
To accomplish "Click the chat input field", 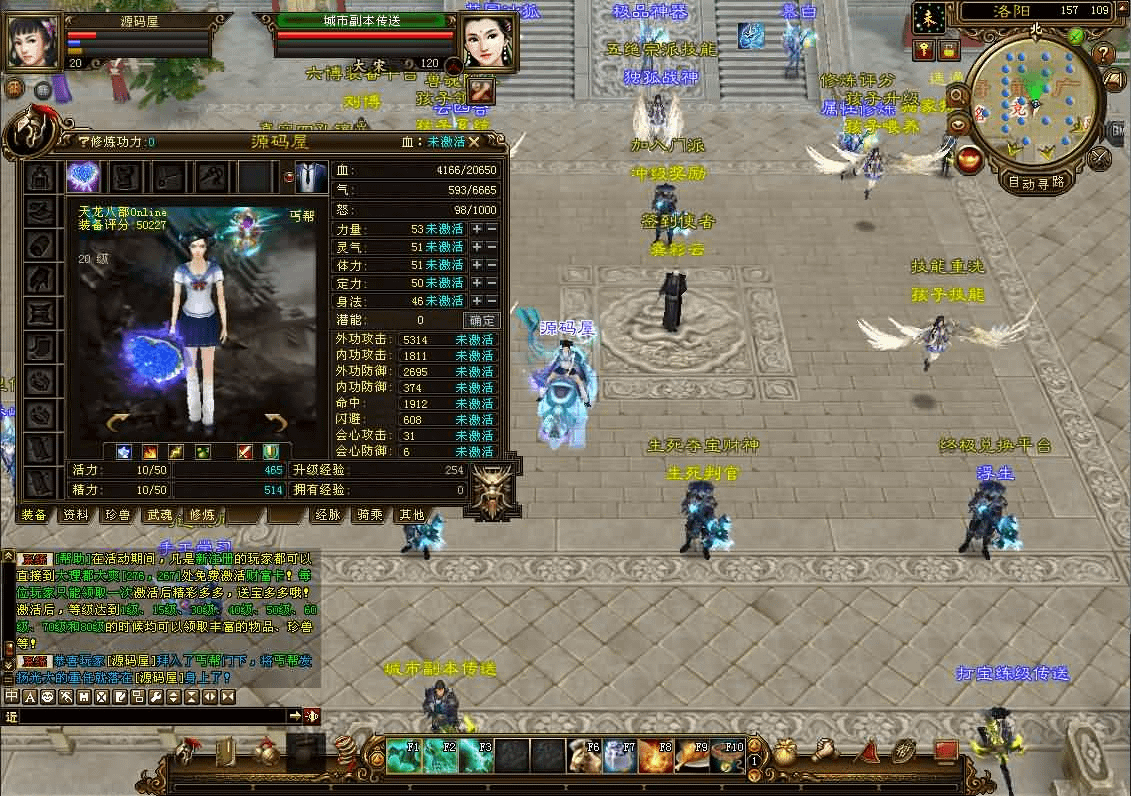I will tap(150, 716).
